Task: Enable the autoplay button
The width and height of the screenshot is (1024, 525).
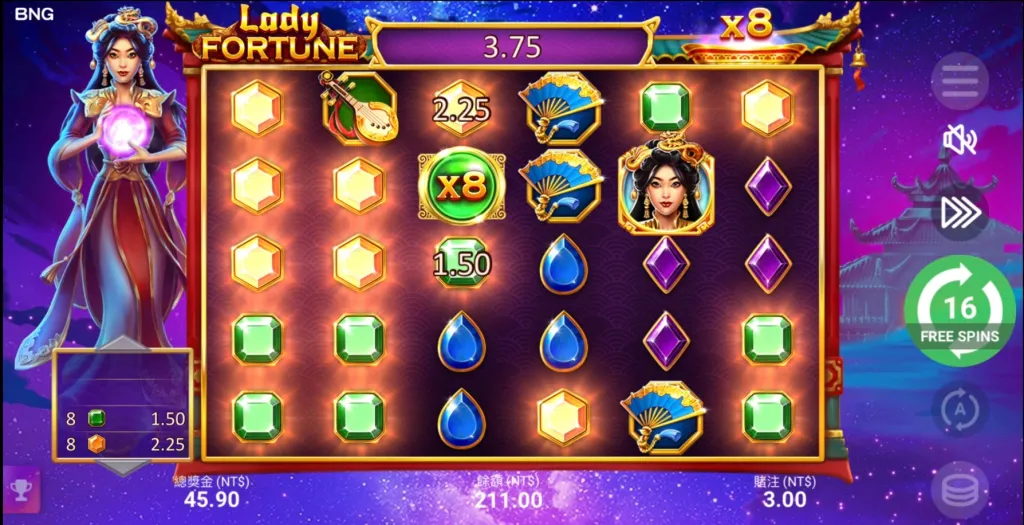Action: click(959, 409)
